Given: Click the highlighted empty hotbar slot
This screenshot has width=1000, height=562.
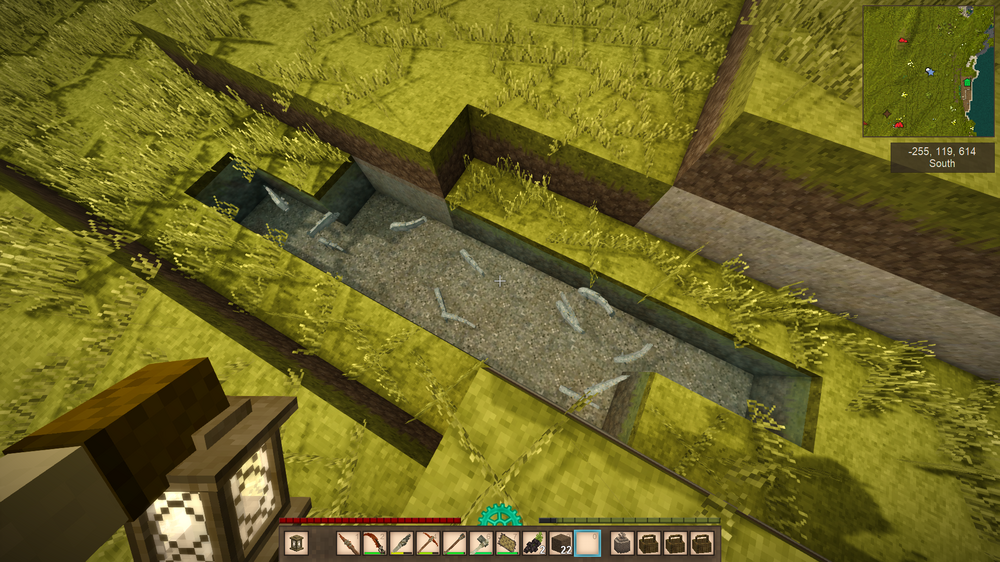Looking at the screenshot, I should 588,544.
